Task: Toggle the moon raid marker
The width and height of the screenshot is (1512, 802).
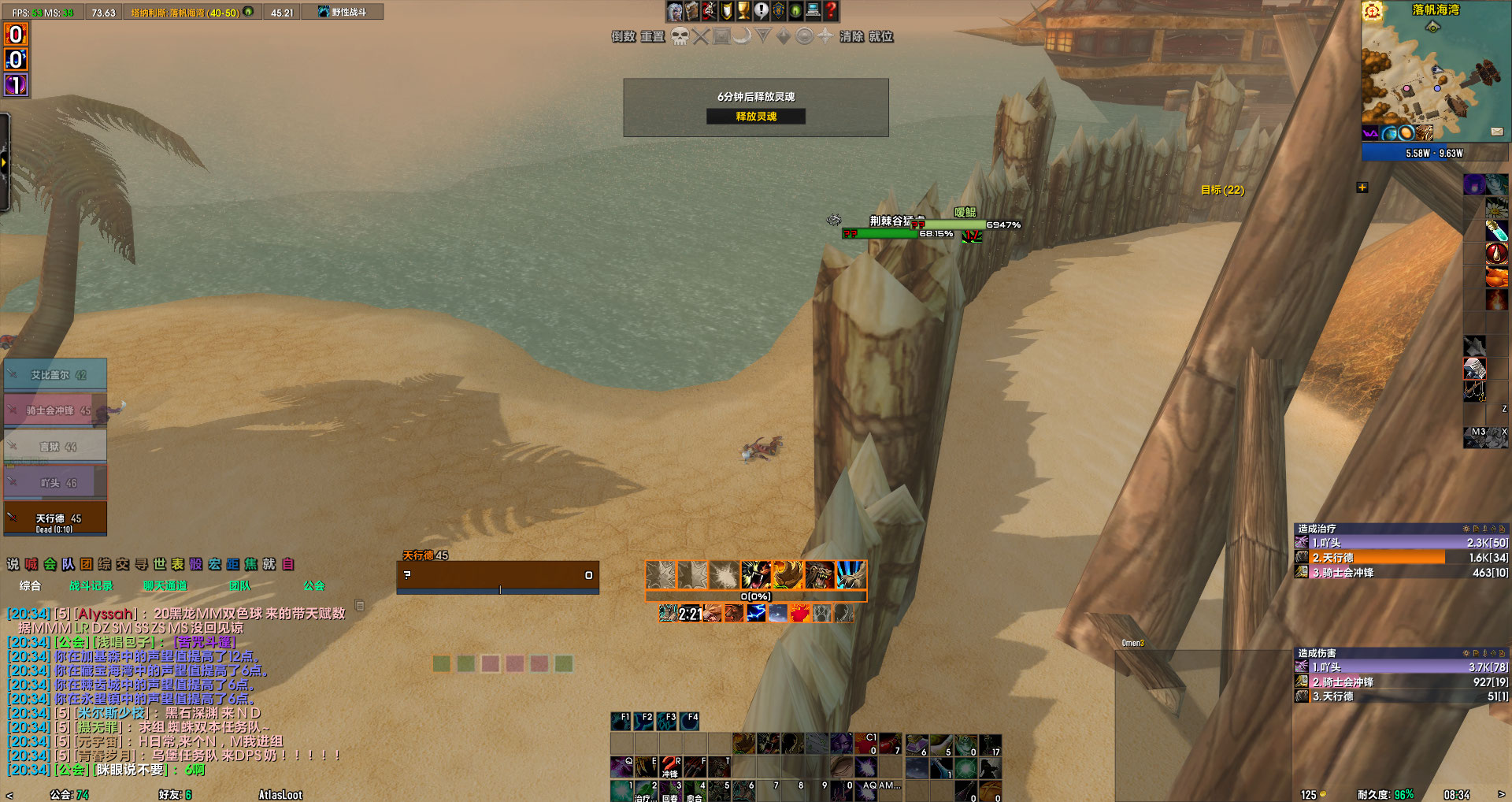Action: [743, 35]
